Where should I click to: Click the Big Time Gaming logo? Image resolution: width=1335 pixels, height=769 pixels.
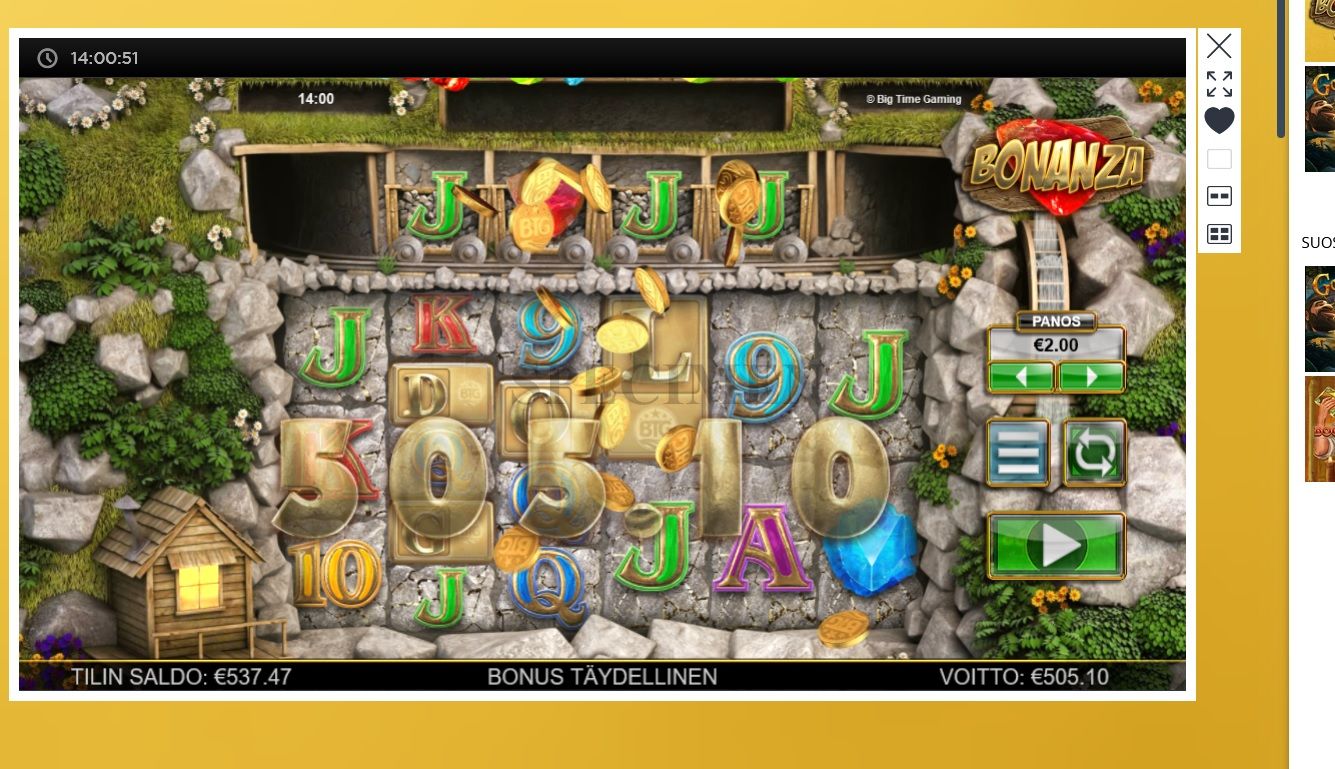(913, 99)
